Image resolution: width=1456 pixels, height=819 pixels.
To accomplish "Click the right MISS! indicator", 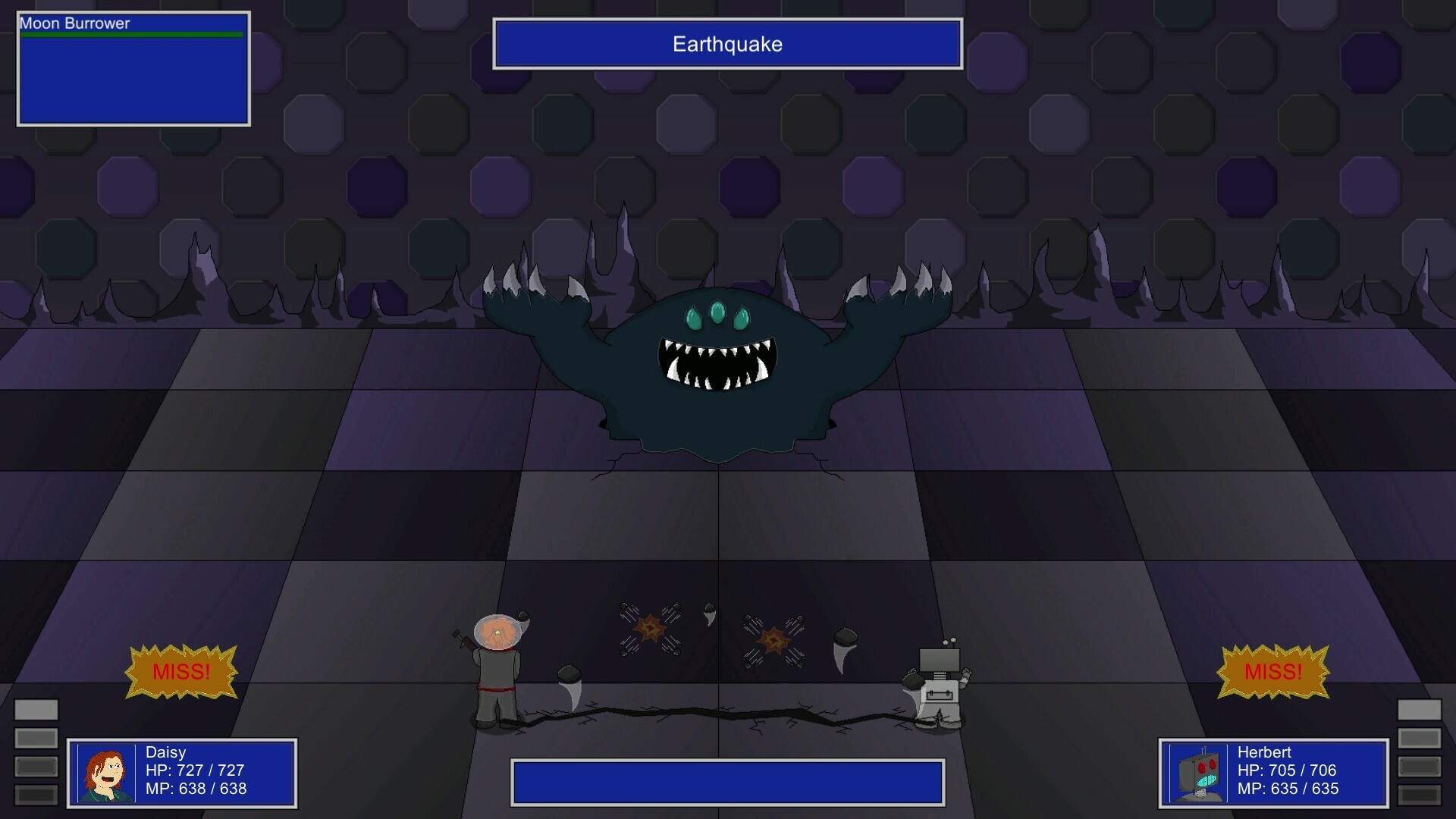I will click(x=1274, y=671).
